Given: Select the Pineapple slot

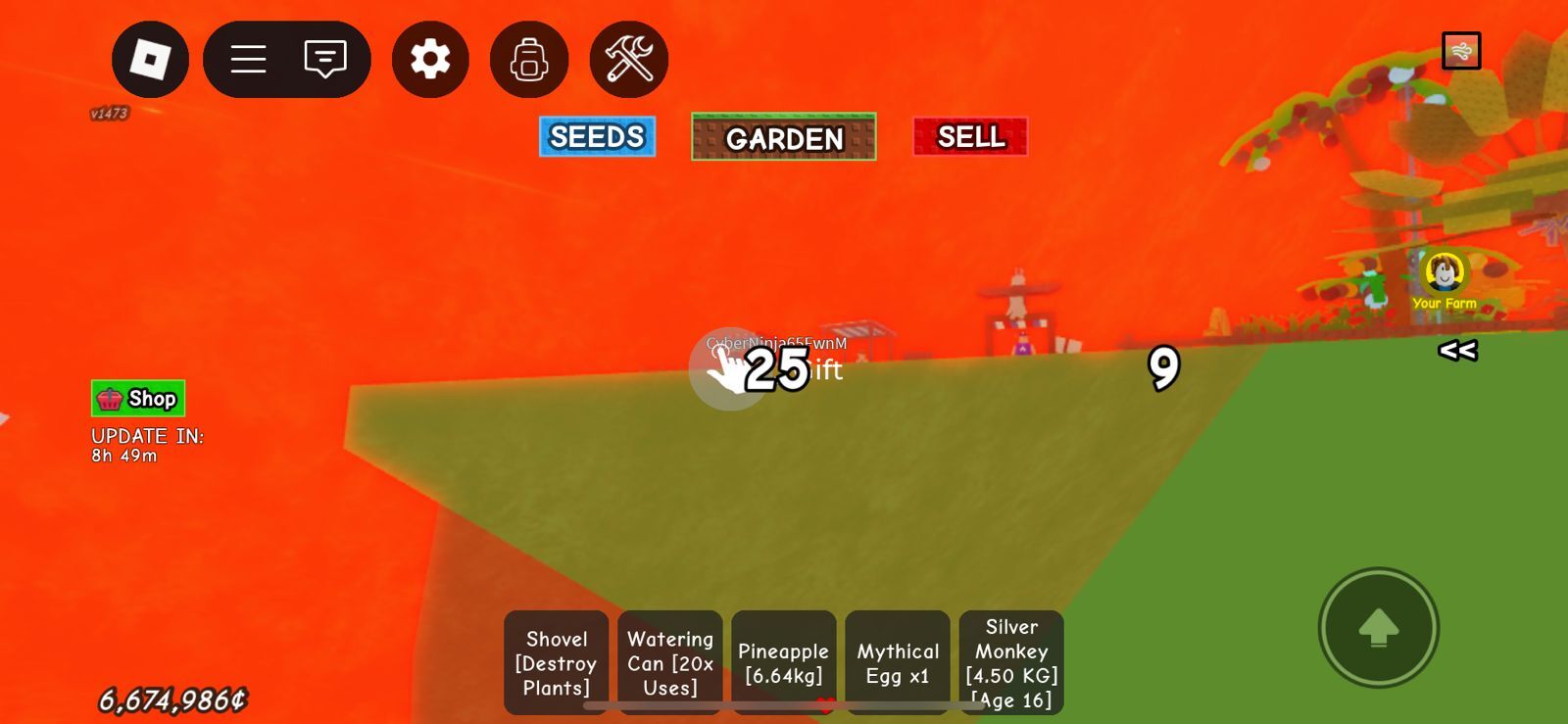Looking at the screenshot, I should pyautogui.click(x=784, y=663).
